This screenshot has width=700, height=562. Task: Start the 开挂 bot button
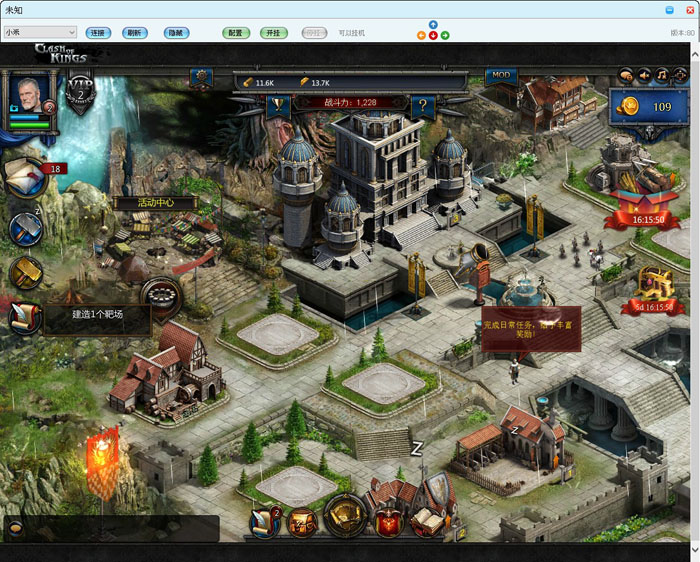(x=273, y=33)
